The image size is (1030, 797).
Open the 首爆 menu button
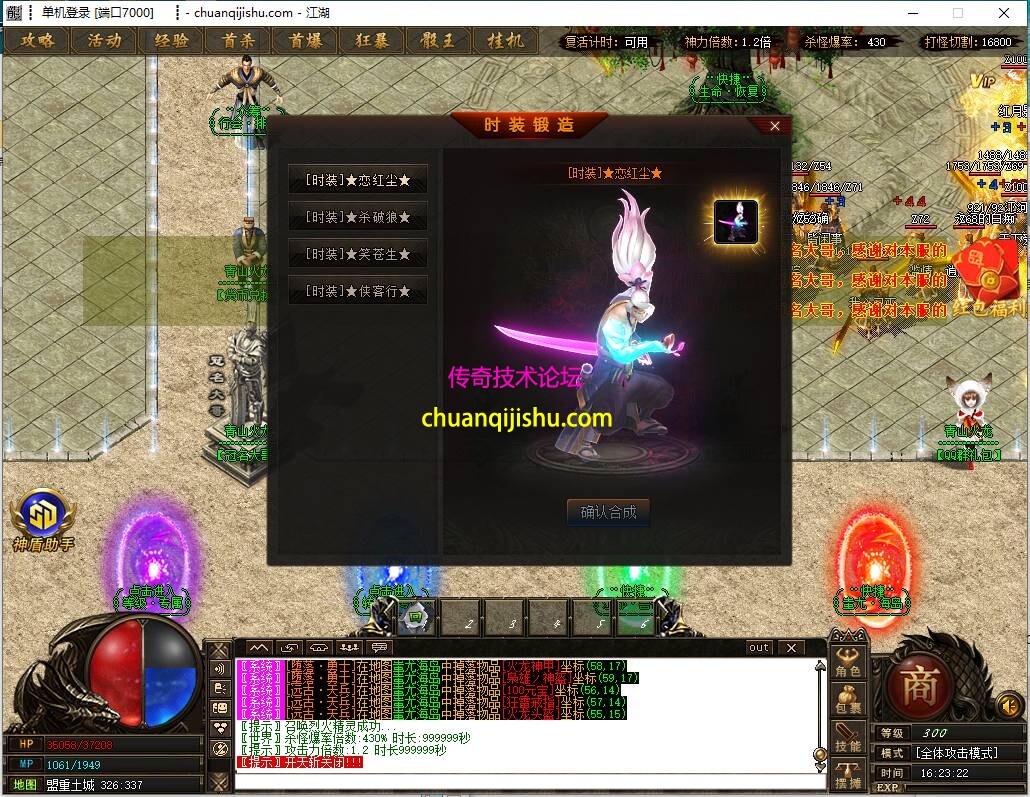(305, 41)
